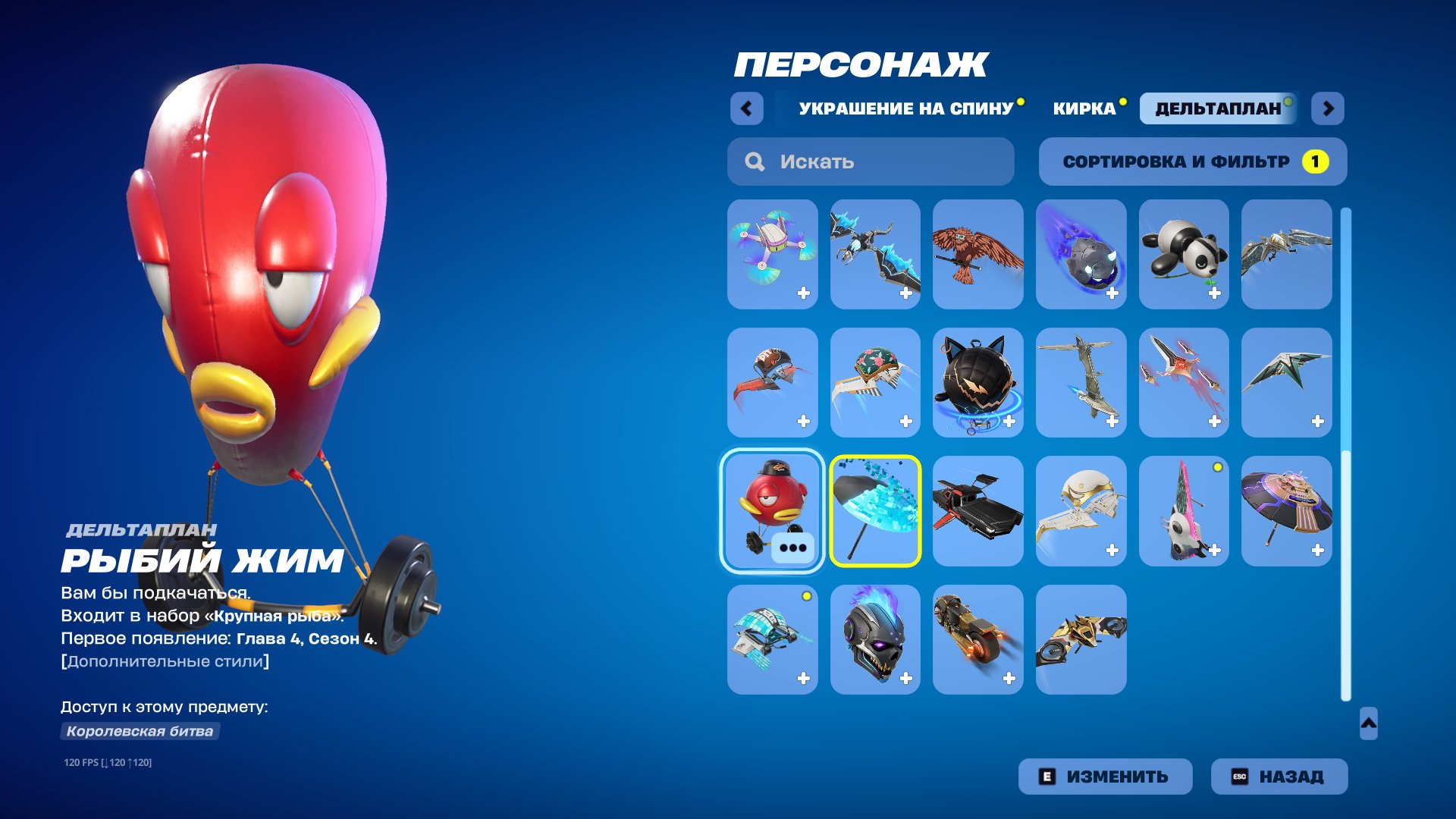The height and width of the screenshot is (819, 1456).
Task: Select the owl wings glider
Action: 977,254
